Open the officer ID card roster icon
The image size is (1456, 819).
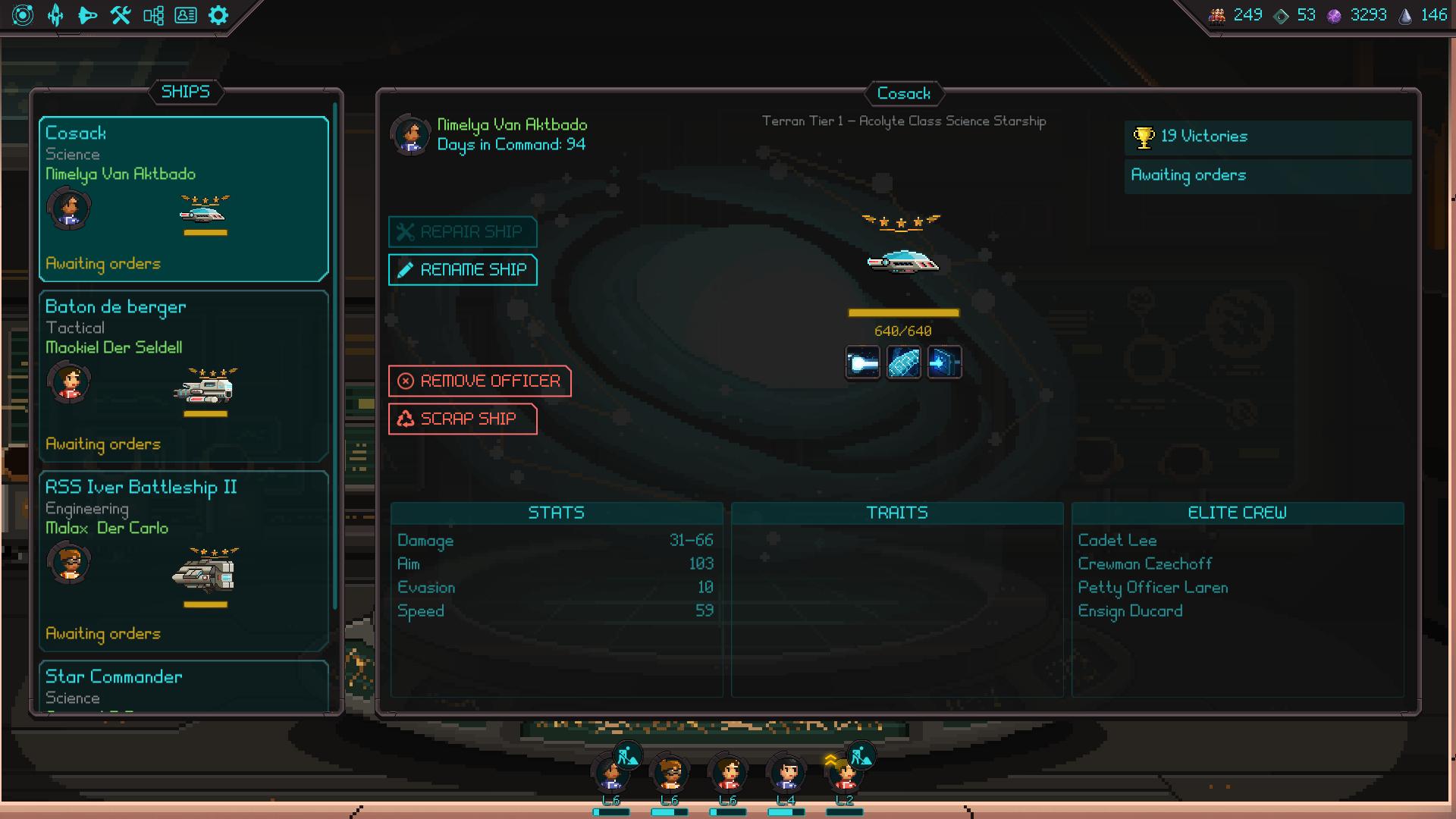pyautogui.click(x=186, y=15)
